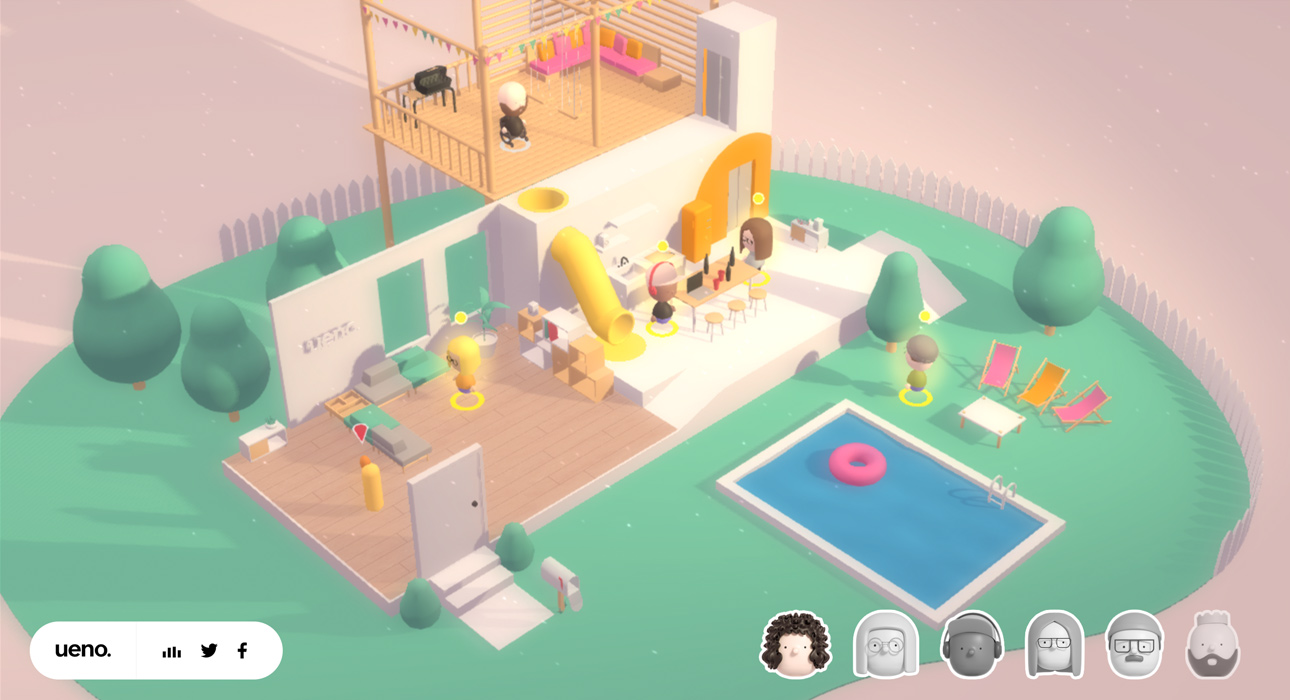Choose the mustached avatar with beanie and glasses

(x=1135, y=645)
